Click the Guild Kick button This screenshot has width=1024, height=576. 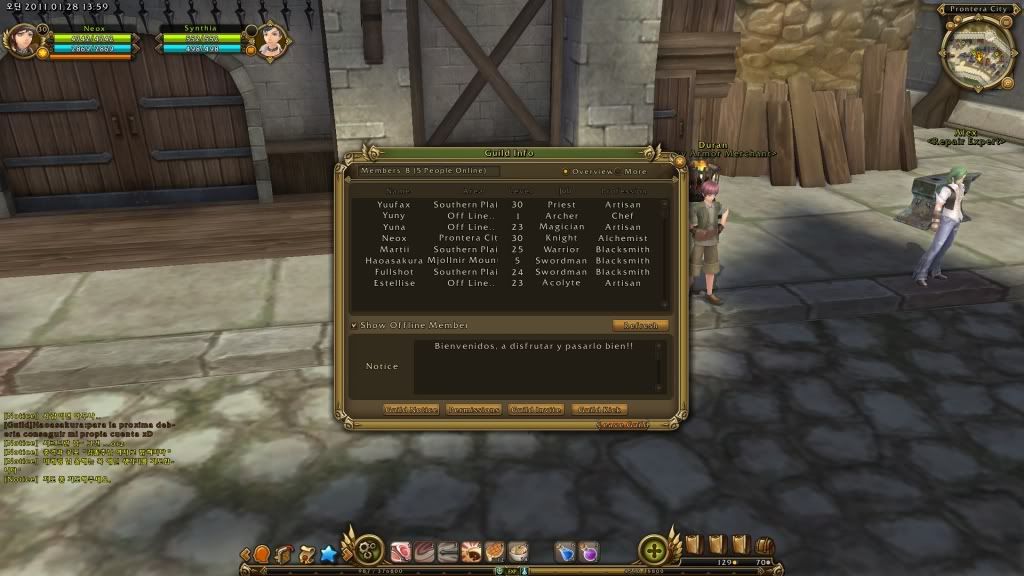tap(599, 410)
